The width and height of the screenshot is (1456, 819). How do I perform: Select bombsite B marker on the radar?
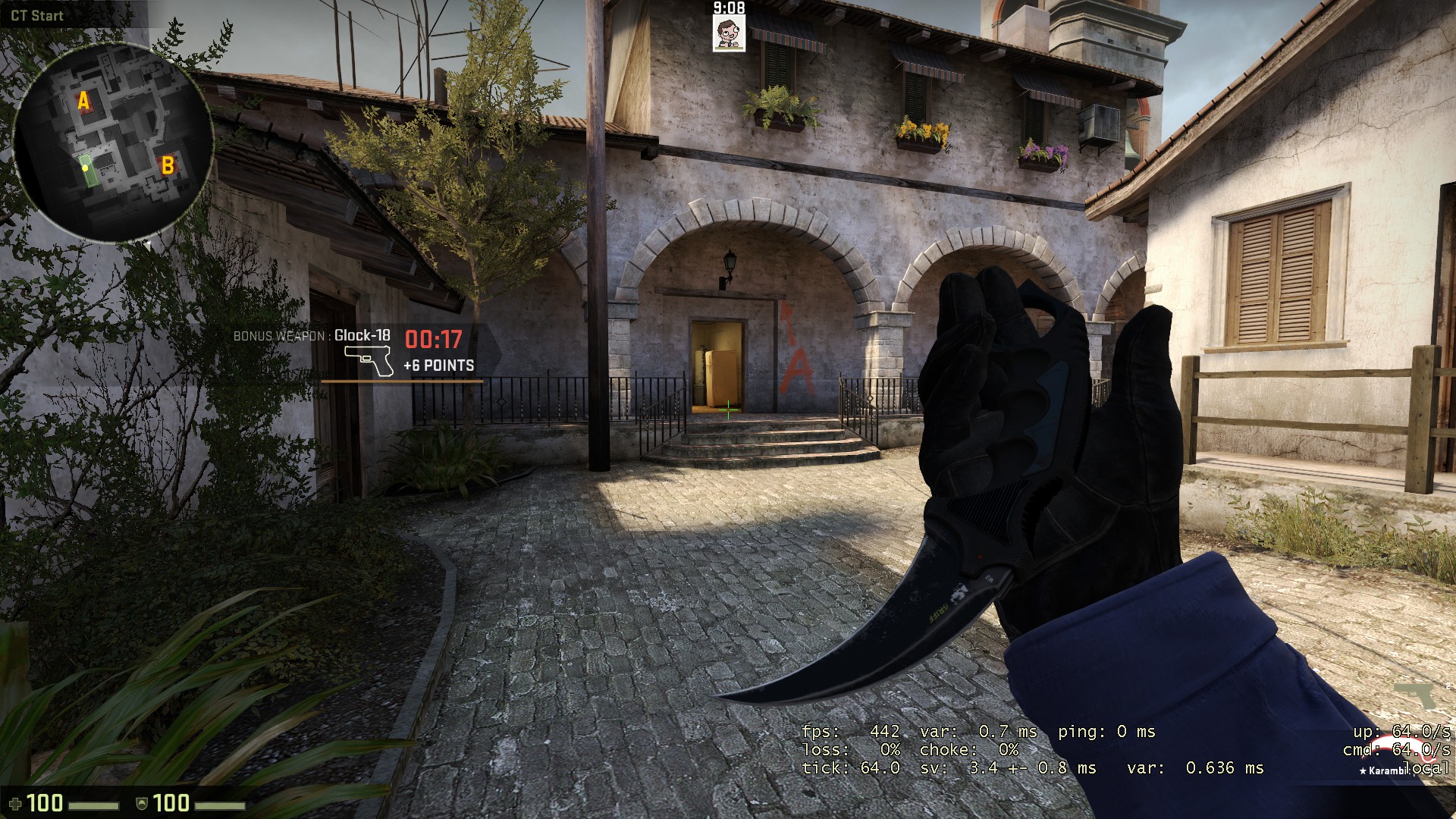168,165
